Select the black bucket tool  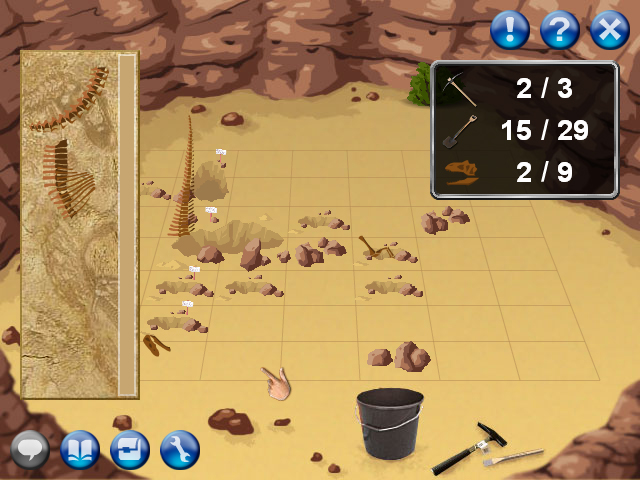click(389, 424)
